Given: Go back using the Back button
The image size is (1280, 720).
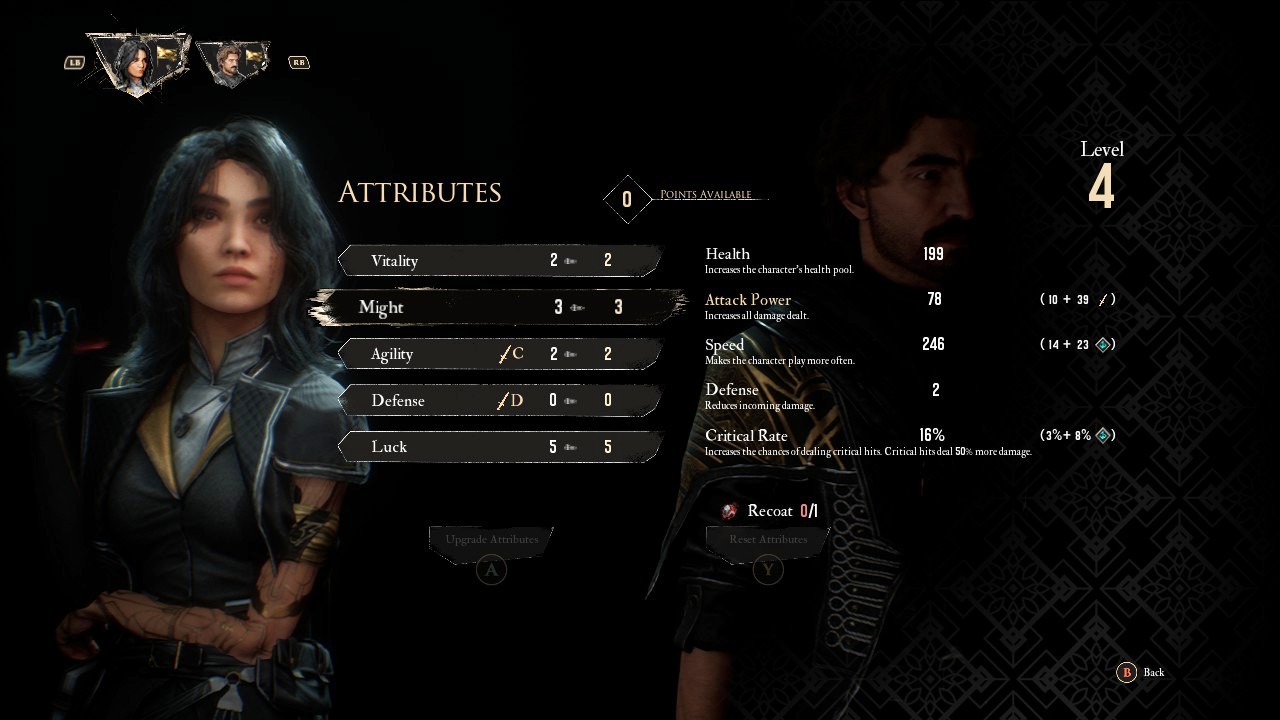Looking at the screenshot, I should [x=1141, y=673].
